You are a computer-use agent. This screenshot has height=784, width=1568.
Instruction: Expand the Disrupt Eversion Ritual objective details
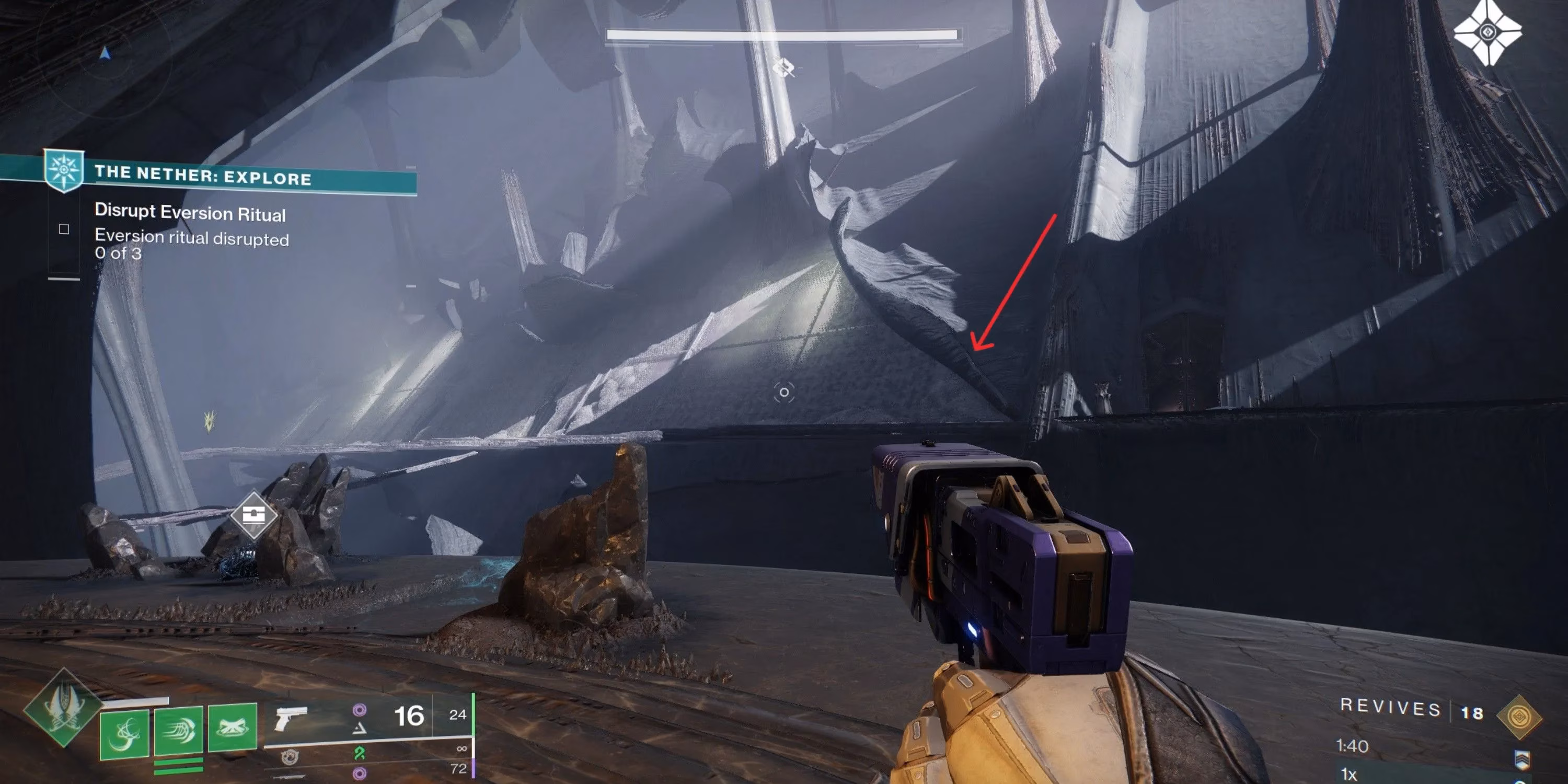tap(190, 214)
